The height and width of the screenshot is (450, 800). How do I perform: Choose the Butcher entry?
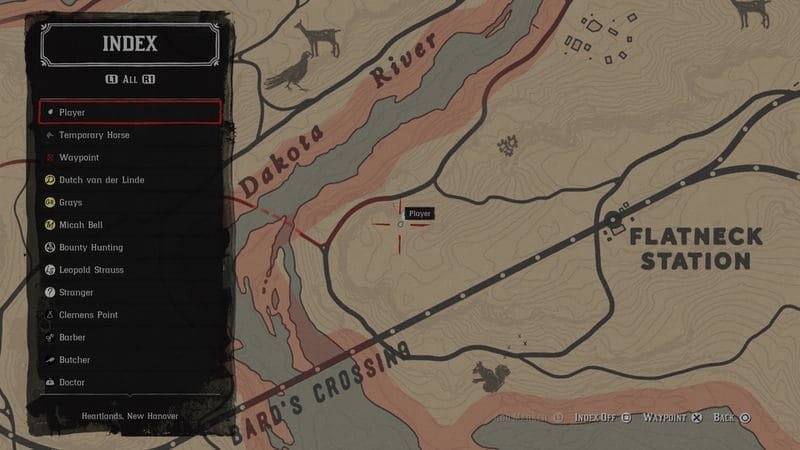[x=130, y=360]
